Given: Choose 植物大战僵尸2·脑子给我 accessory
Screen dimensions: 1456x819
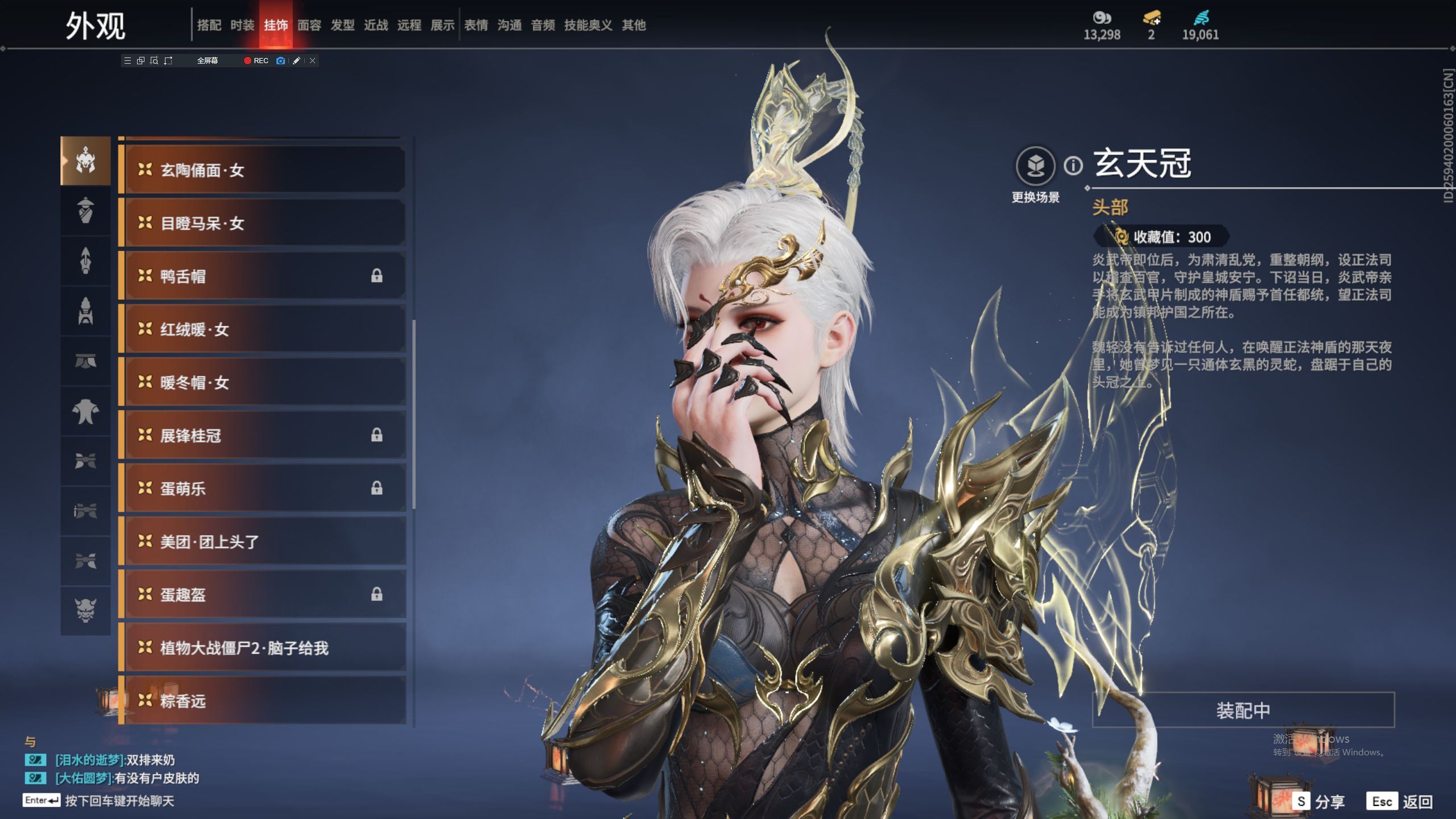Looking at the screenshot, I should click(x=263, y=648).
